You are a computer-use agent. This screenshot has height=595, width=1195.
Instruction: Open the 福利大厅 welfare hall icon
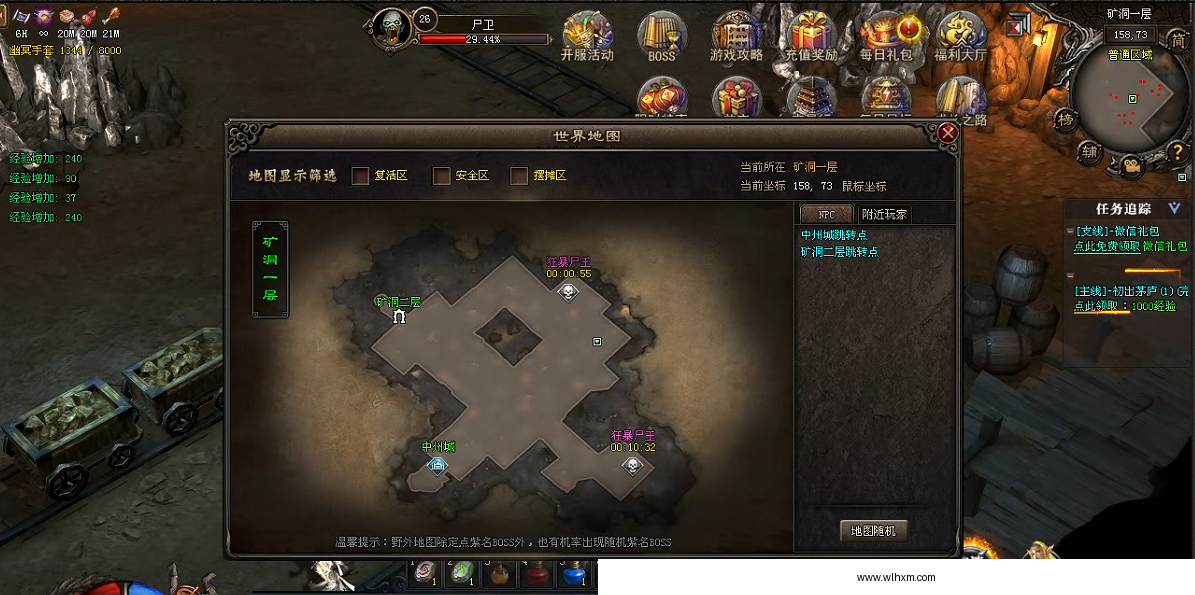point(960,37)
